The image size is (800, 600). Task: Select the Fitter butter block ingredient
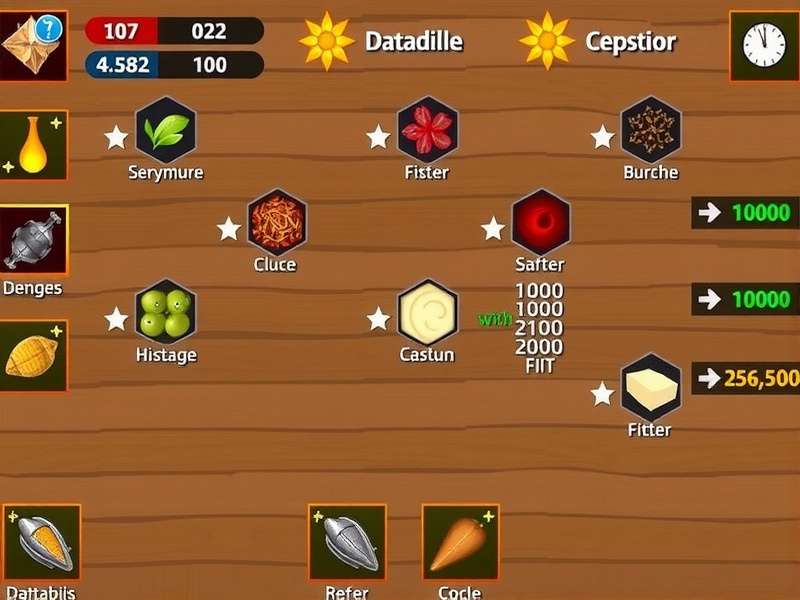coord(651,387)
